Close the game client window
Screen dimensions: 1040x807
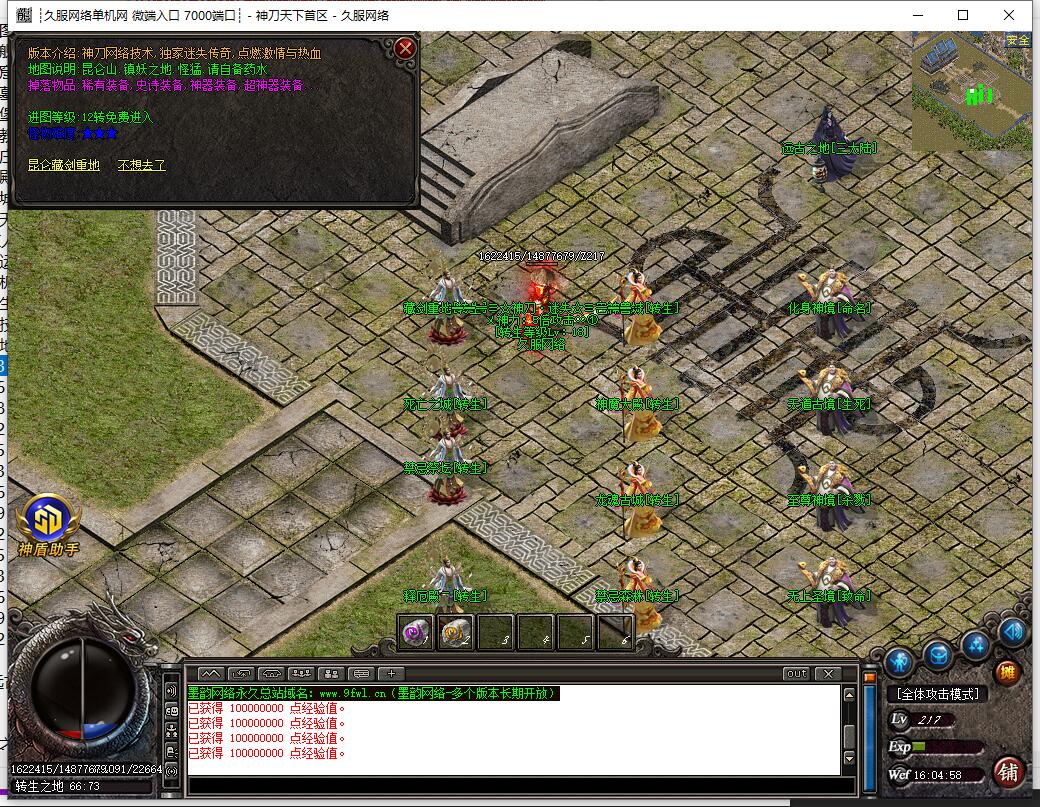point(1011,15)
